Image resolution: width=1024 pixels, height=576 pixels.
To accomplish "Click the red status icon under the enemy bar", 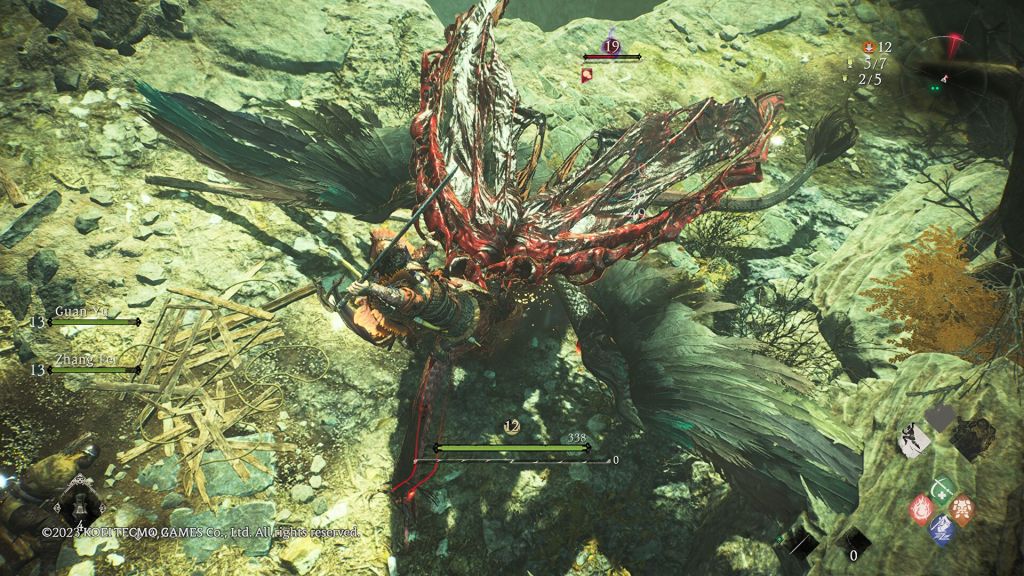I will [587, 74].
